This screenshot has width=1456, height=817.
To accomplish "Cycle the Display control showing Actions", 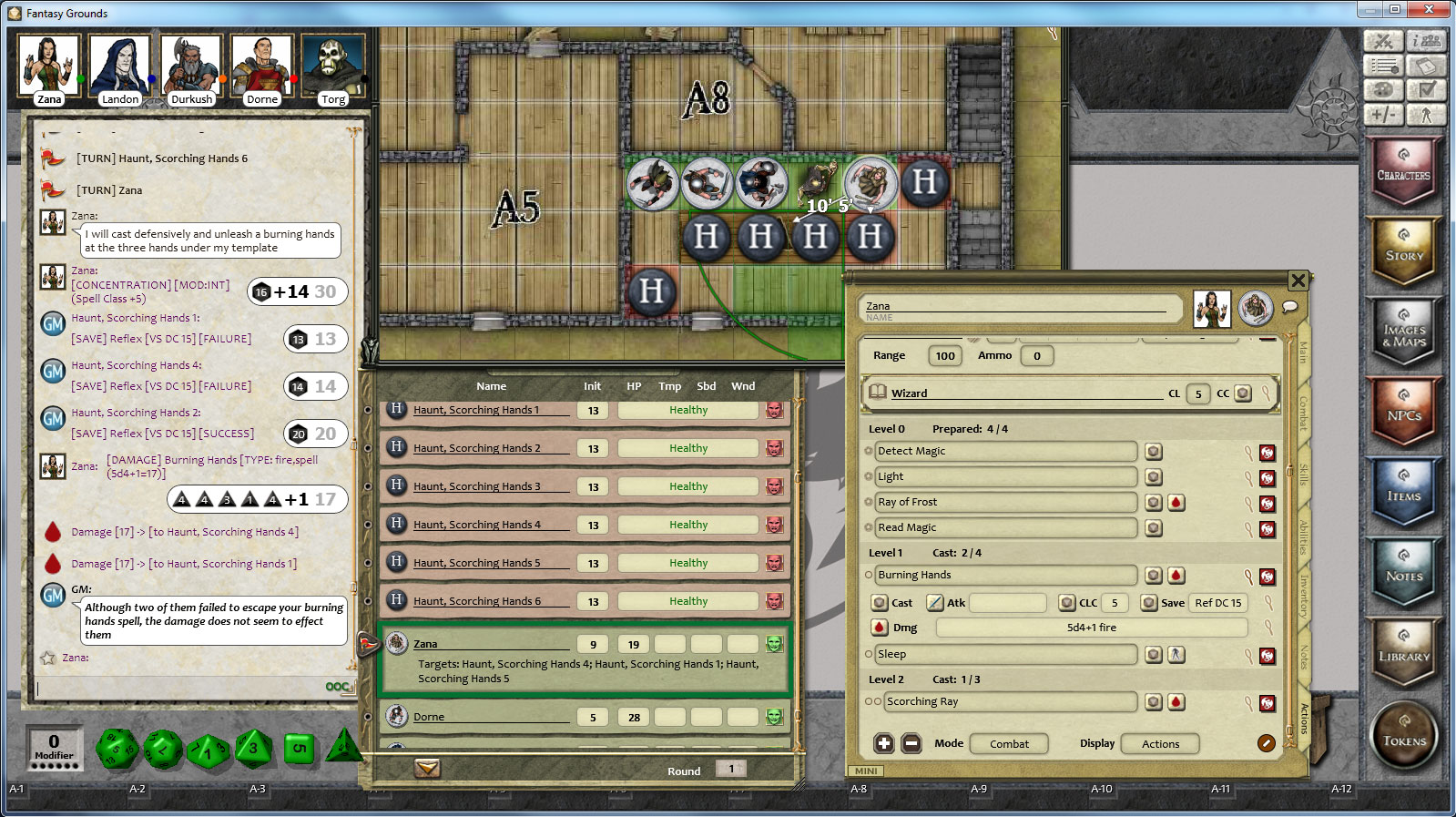I will (1160, 743).
